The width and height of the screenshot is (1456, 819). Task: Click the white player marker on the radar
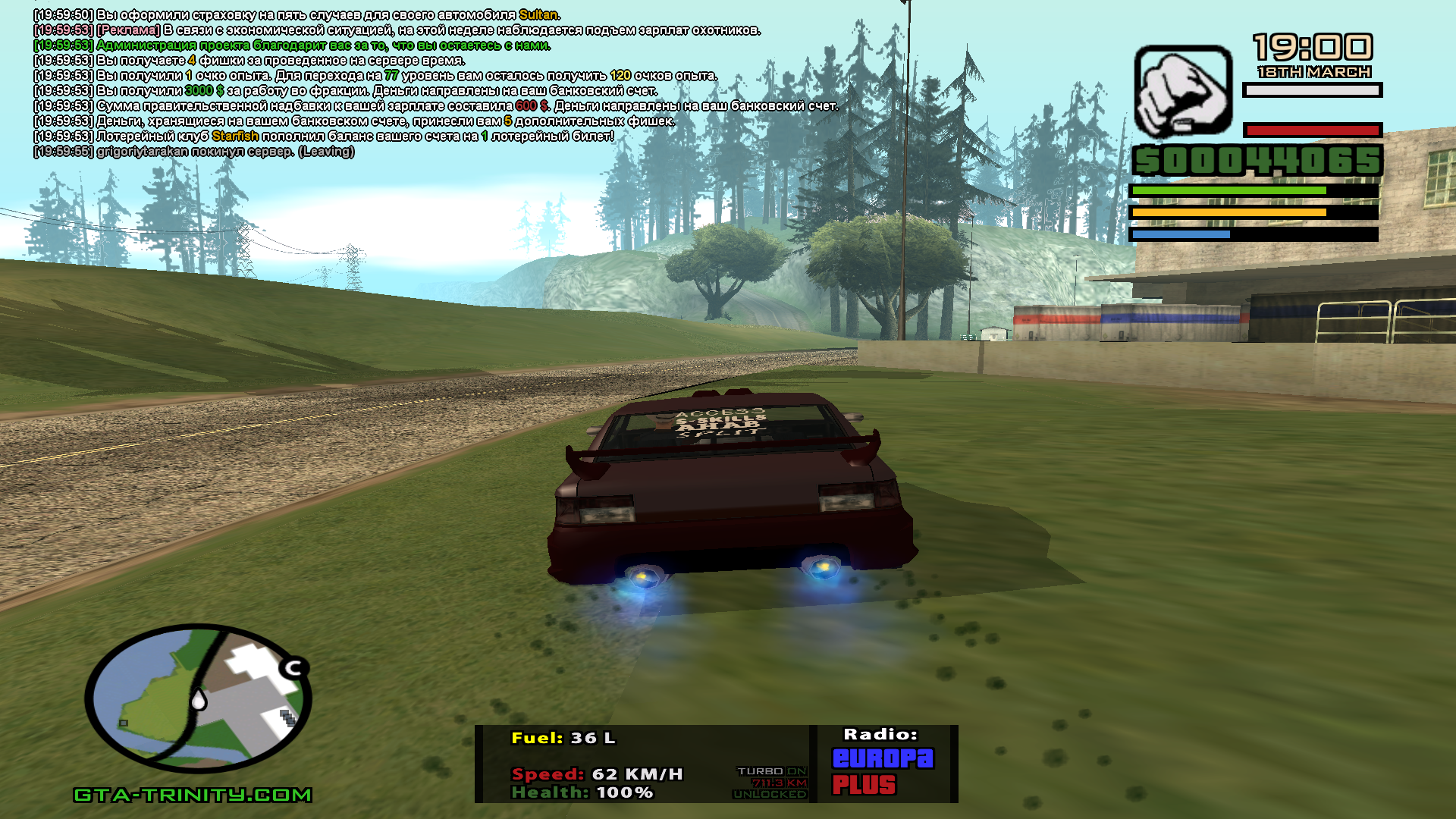click(x=199, y=699)
